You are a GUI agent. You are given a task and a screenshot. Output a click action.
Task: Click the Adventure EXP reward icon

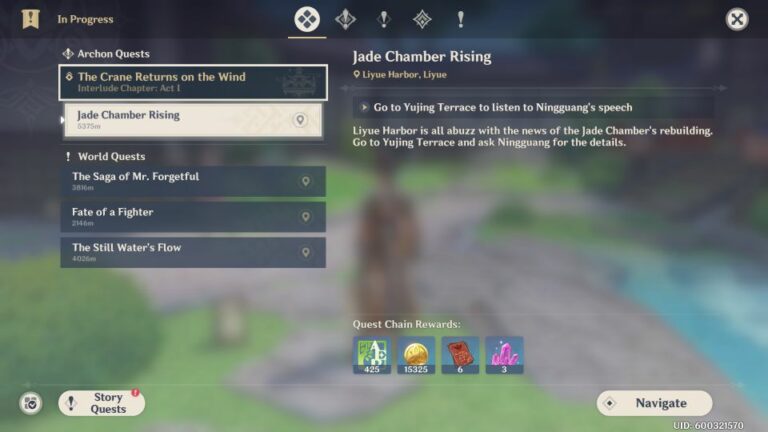[x=372, y=355]
